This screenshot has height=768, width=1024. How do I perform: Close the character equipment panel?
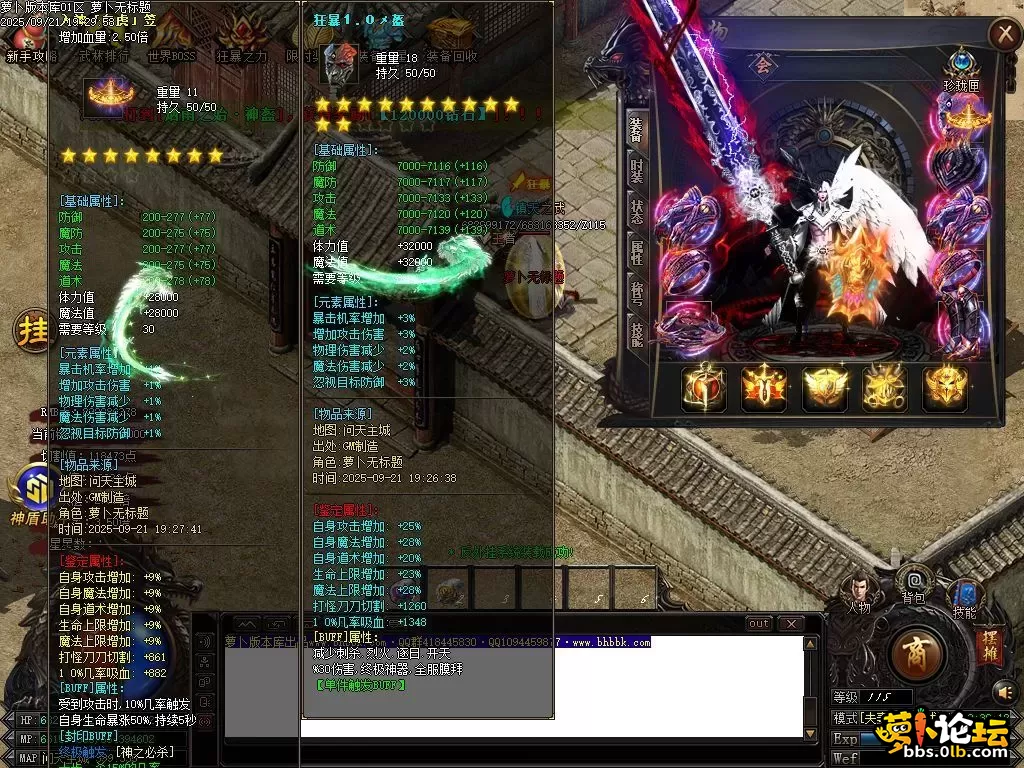(x=1003, y=35)
